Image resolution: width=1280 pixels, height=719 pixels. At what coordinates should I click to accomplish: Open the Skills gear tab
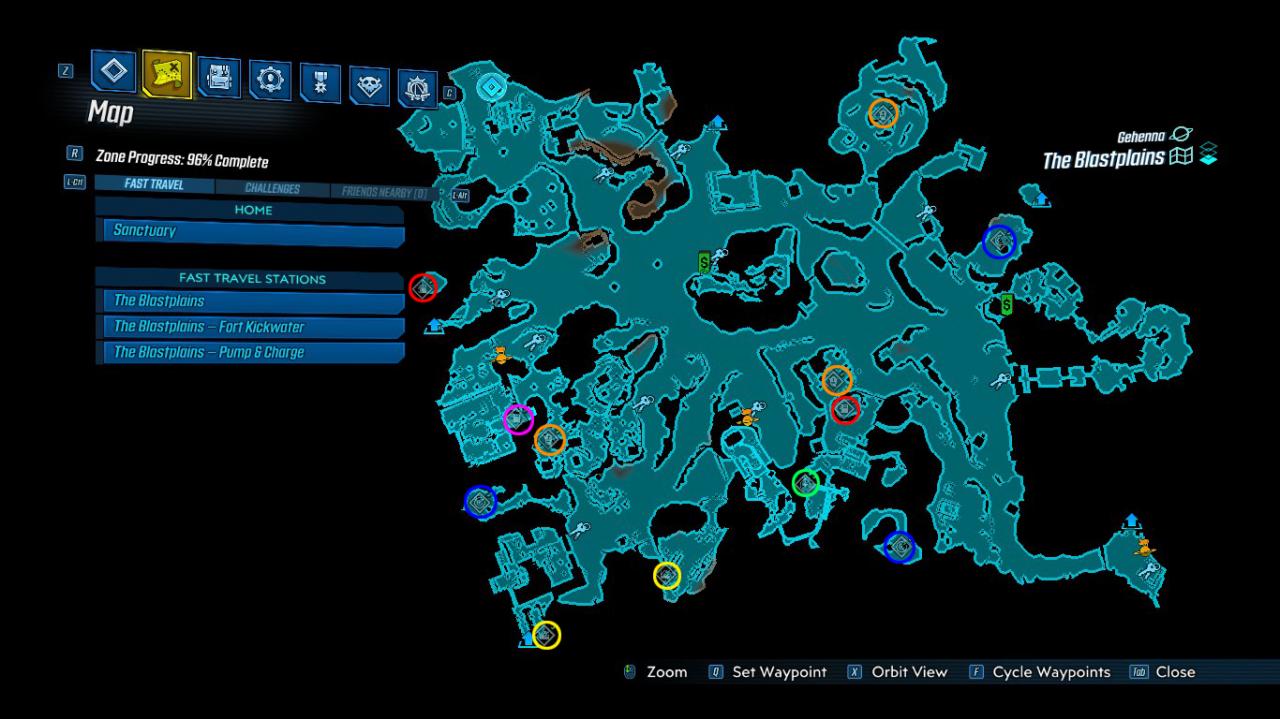tap(269, 80)
